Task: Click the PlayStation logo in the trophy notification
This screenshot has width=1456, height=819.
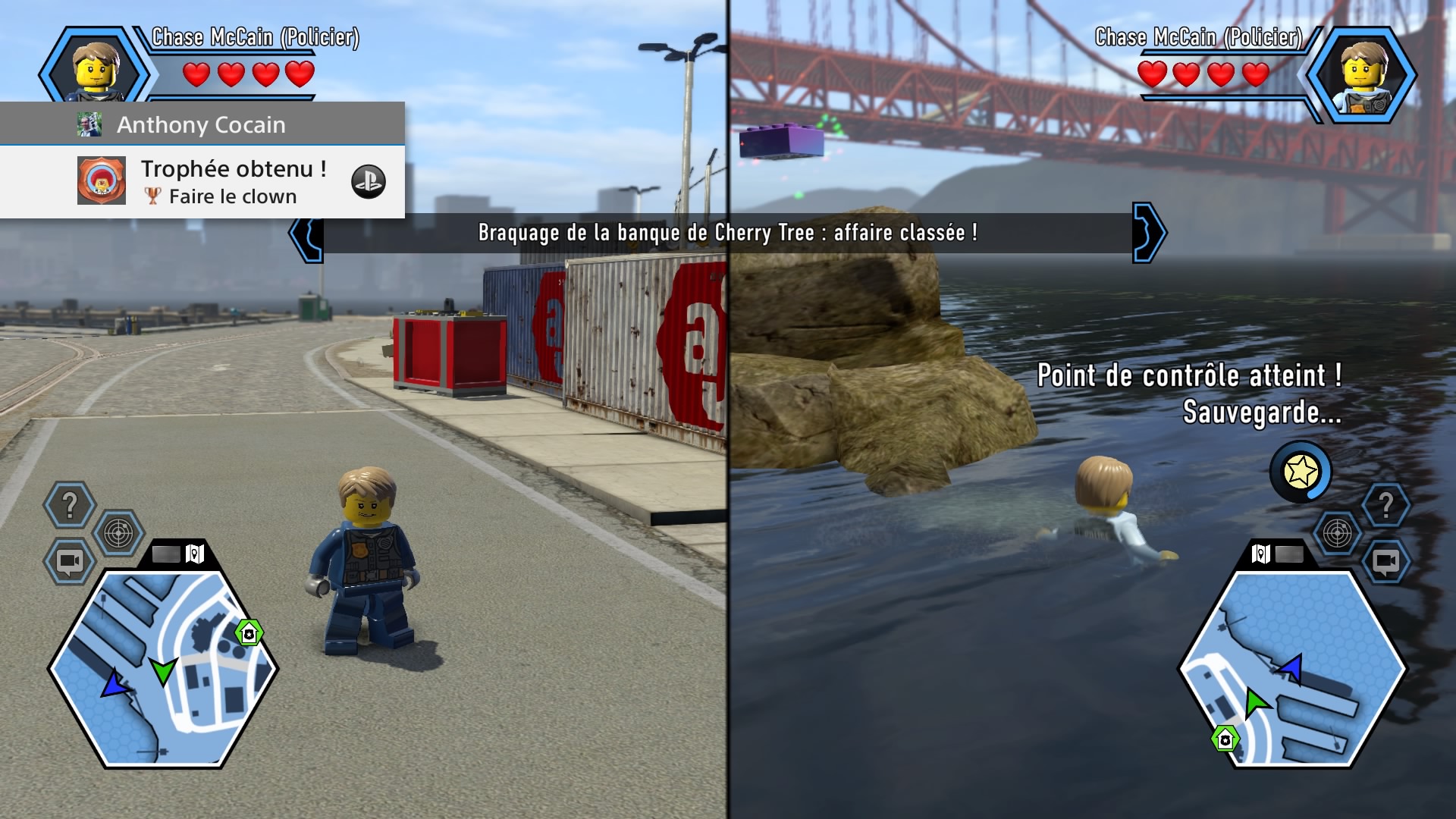Action: [369, 180]
